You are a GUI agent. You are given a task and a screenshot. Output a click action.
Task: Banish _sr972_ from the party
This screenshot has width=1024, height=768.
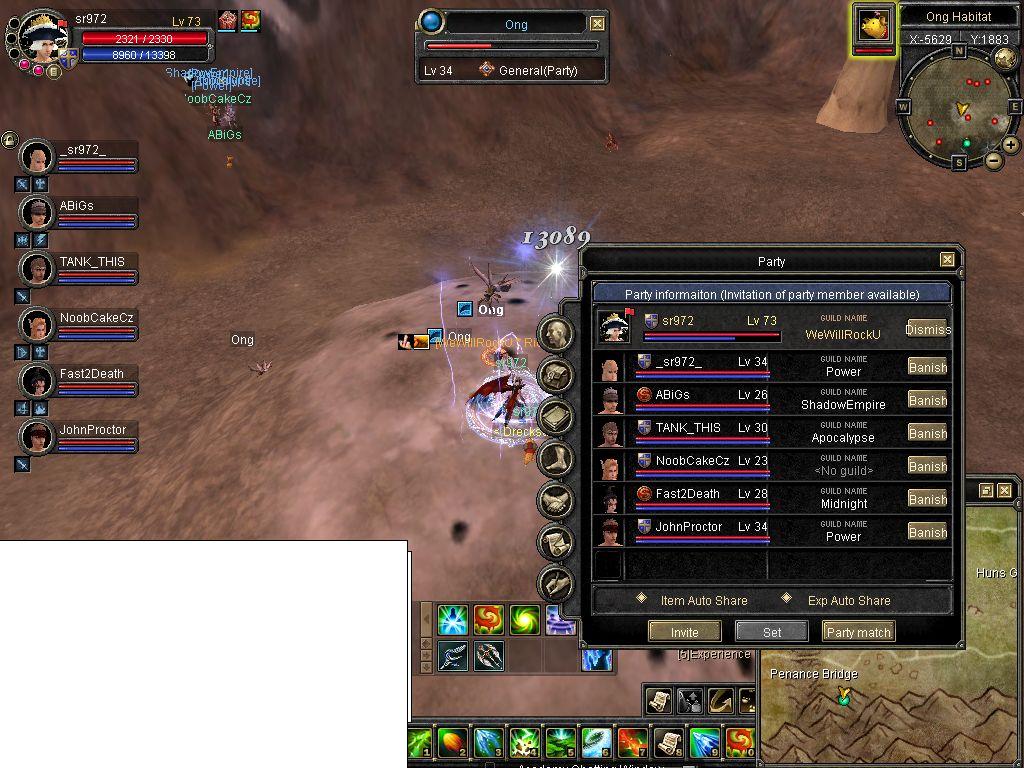tap(927, 367)
